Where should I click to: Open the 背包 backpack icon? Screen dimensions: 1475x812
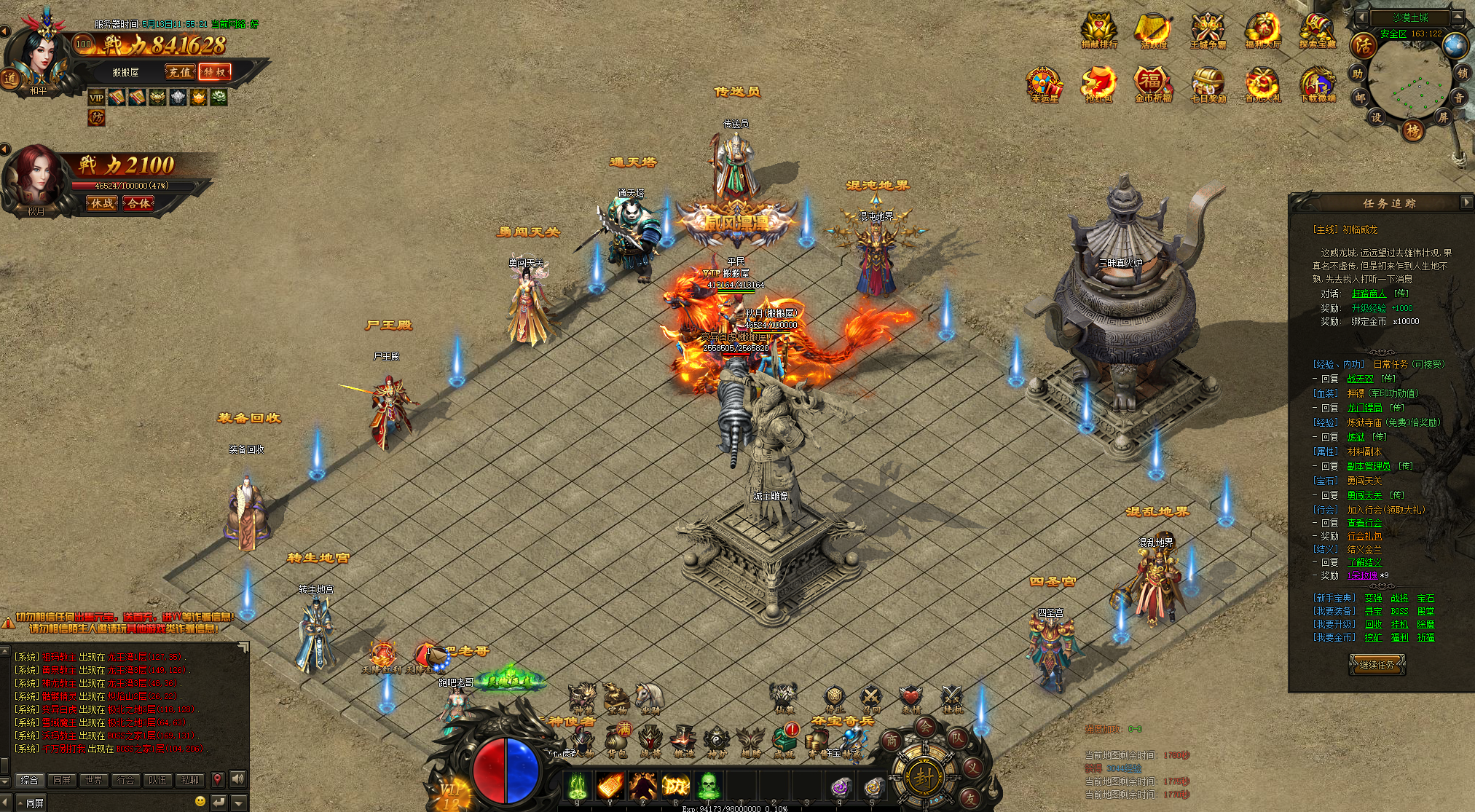[x=617, y=741]
